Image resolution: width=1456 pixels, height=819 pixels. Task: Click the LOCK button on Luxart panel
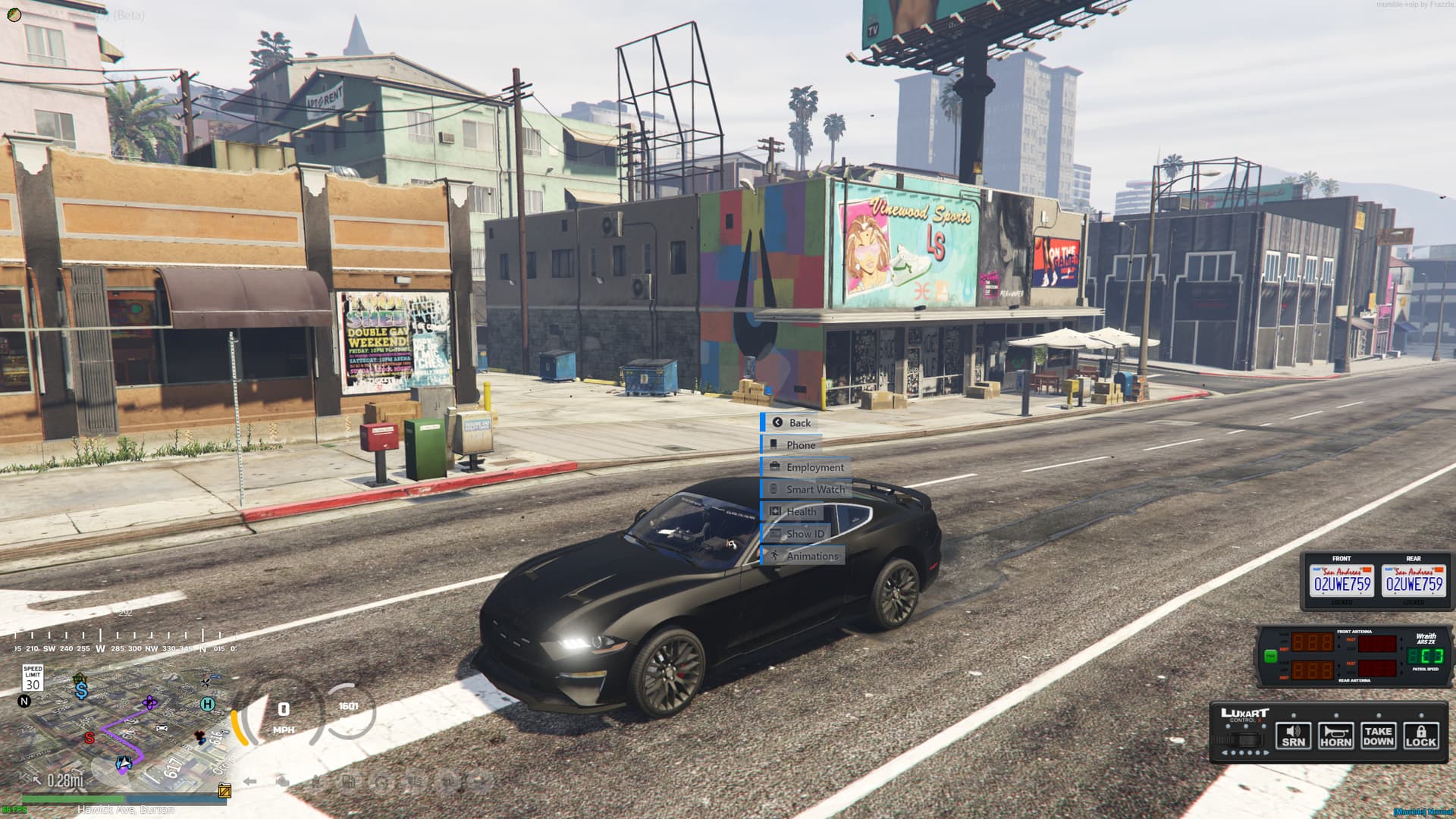pos(1420,736)
